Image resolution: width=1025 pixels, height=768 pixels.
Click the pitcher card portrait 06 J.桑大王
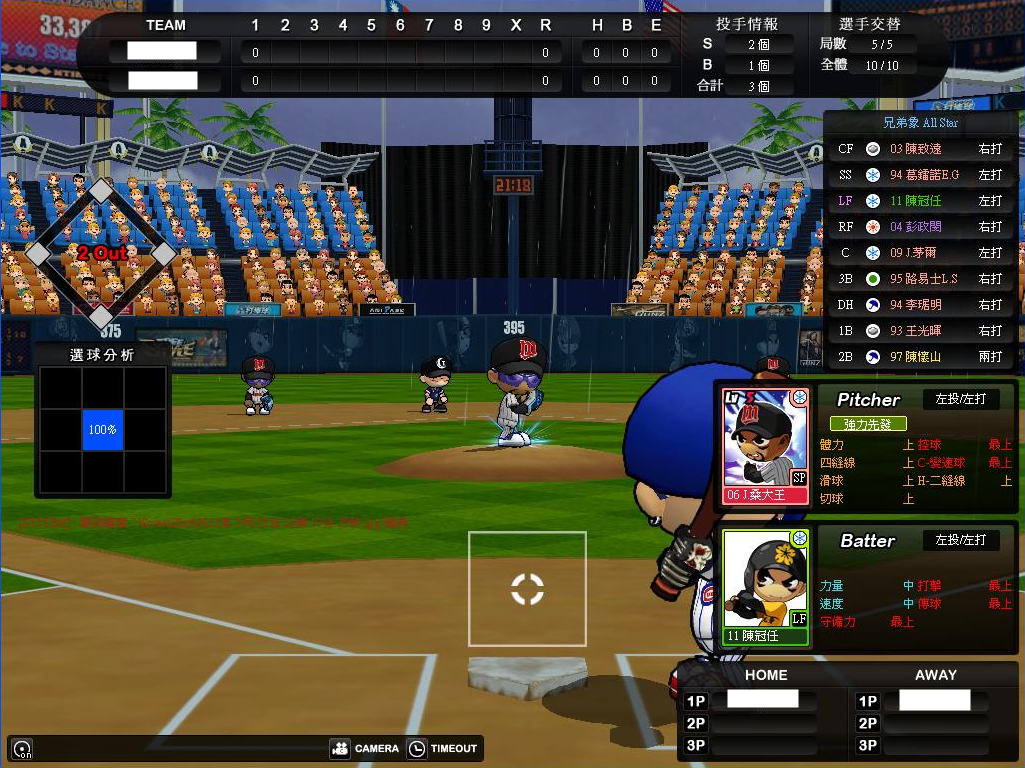[766, 445]
